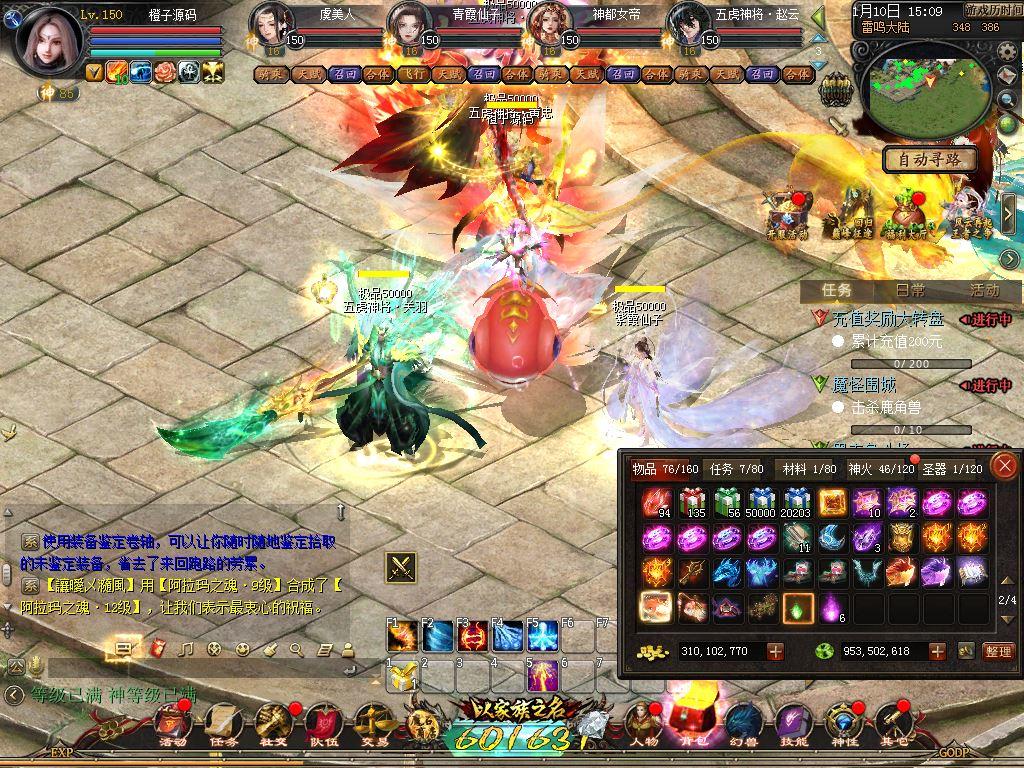
Task: Pick the green gift box stack of 56
Action: pos(726,503)
